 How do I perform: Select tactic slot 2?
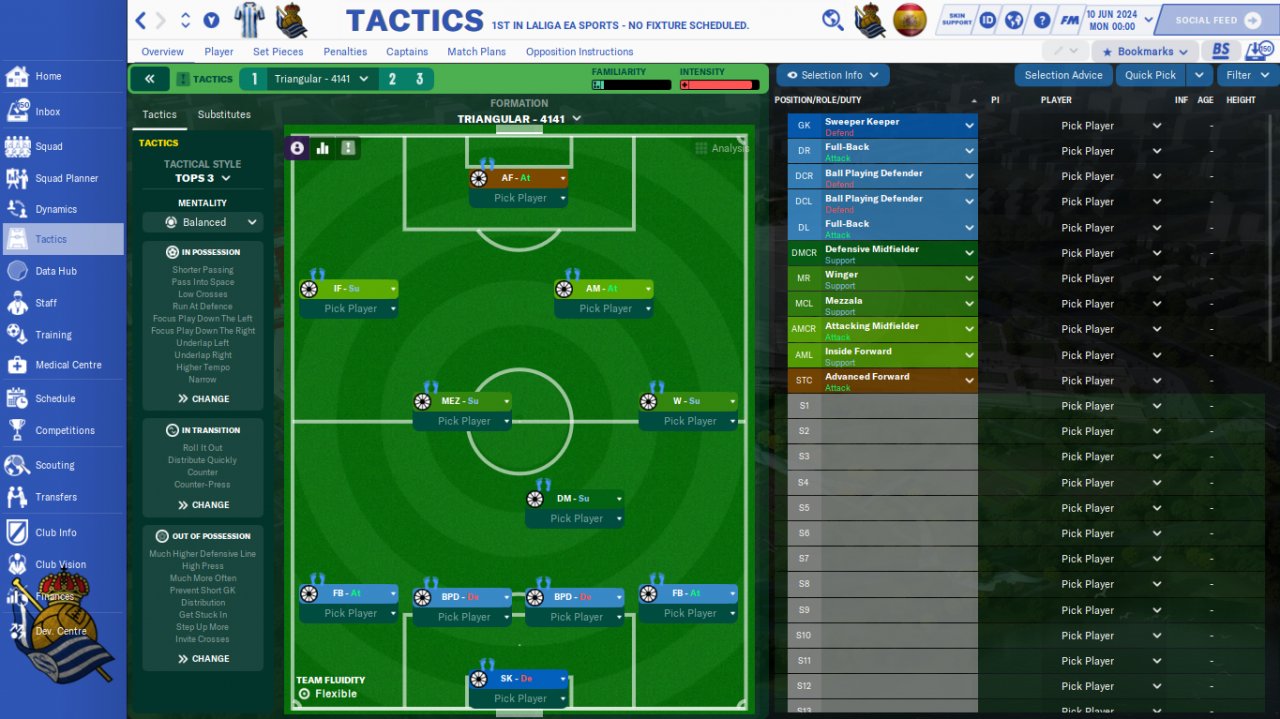tap(392, 79)
